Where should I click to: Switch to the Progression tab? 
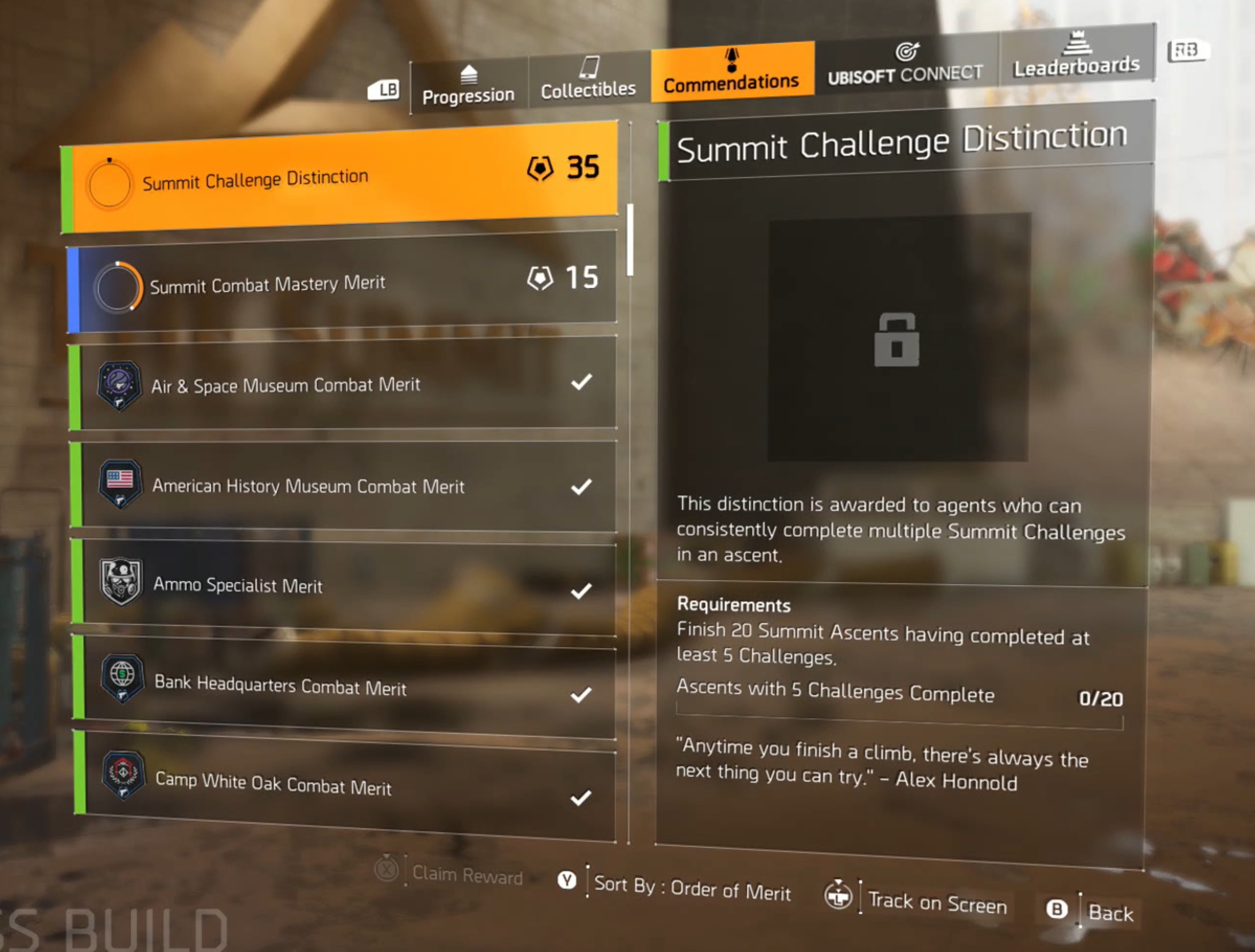(468, 86)
